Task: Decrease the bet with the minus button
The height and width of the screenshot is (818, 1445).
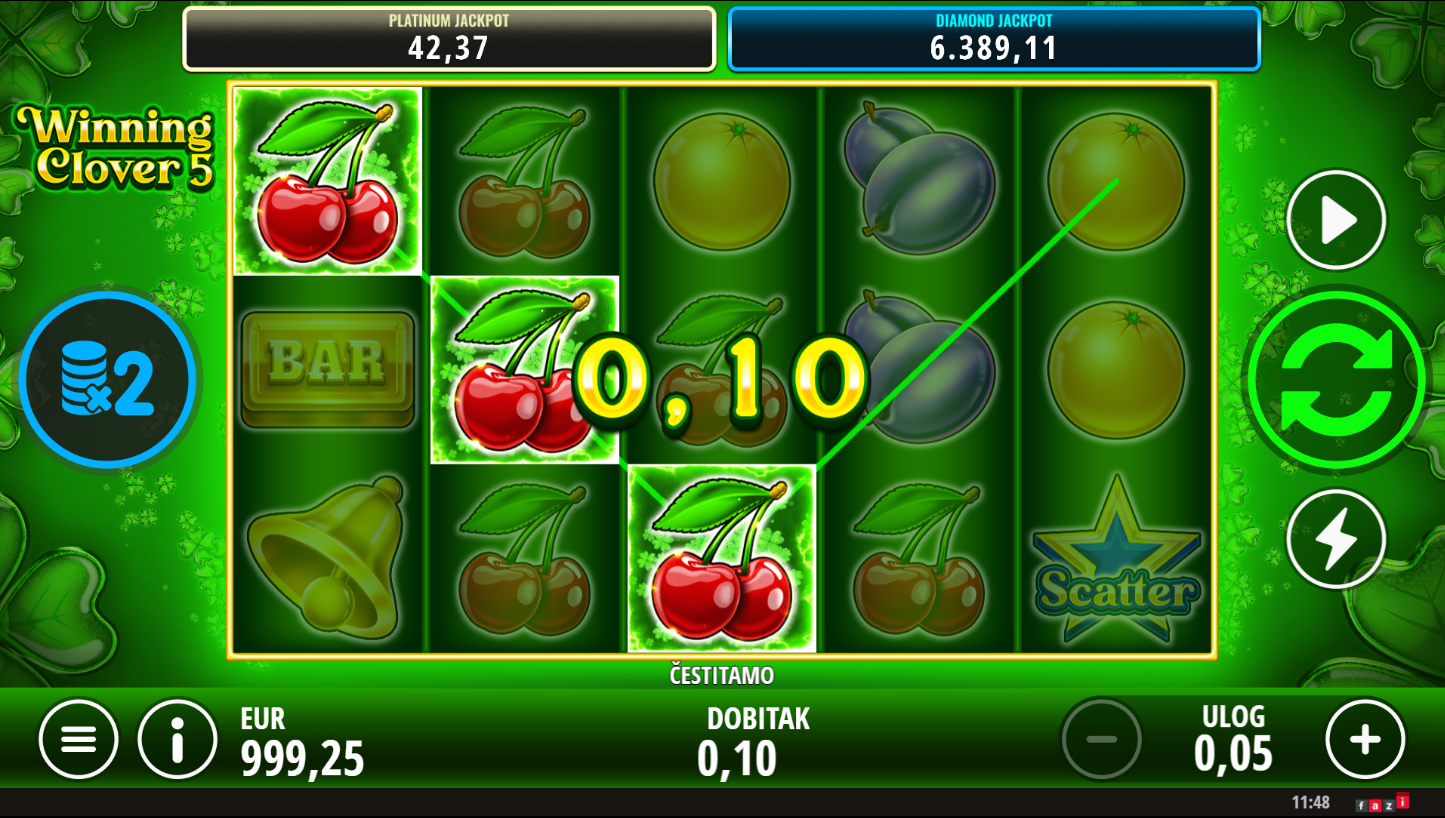Action: pyautogui.click(x=1101, y=740)
